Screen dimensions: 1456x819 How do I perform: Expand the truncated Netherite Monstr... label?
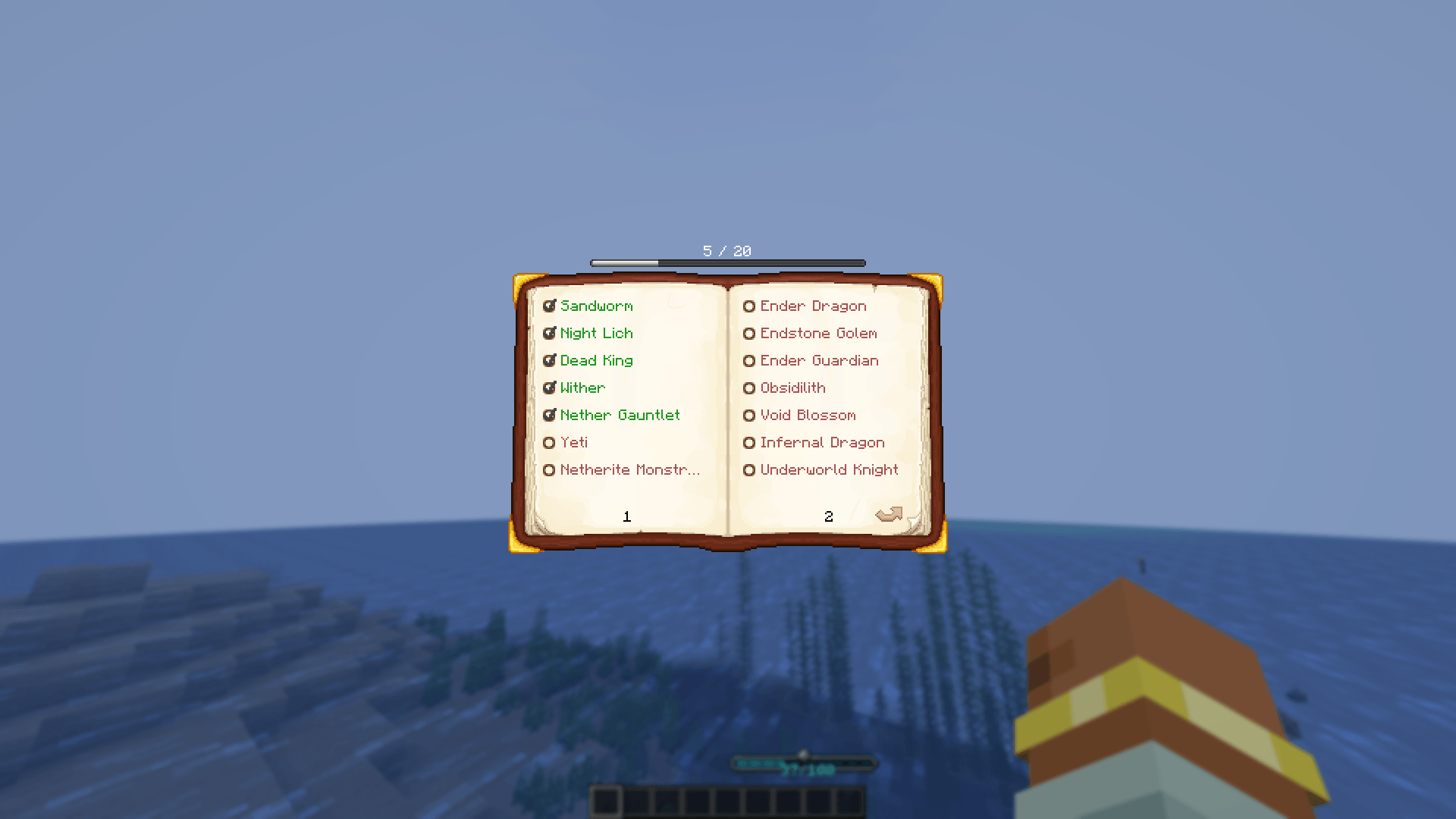tap(629, 469)
